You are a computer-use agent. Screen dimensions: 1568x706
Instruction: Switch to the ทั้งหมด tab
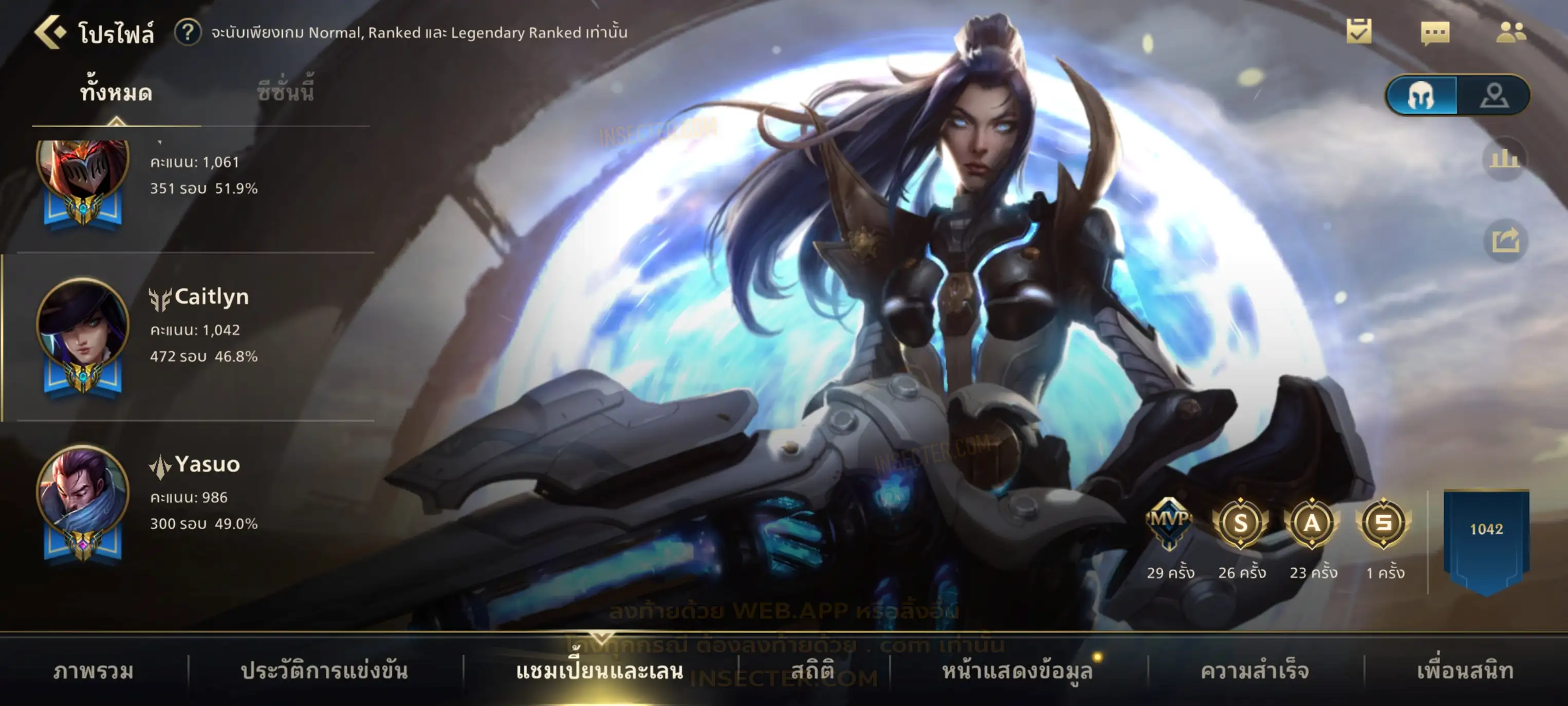tap(116, 93)
